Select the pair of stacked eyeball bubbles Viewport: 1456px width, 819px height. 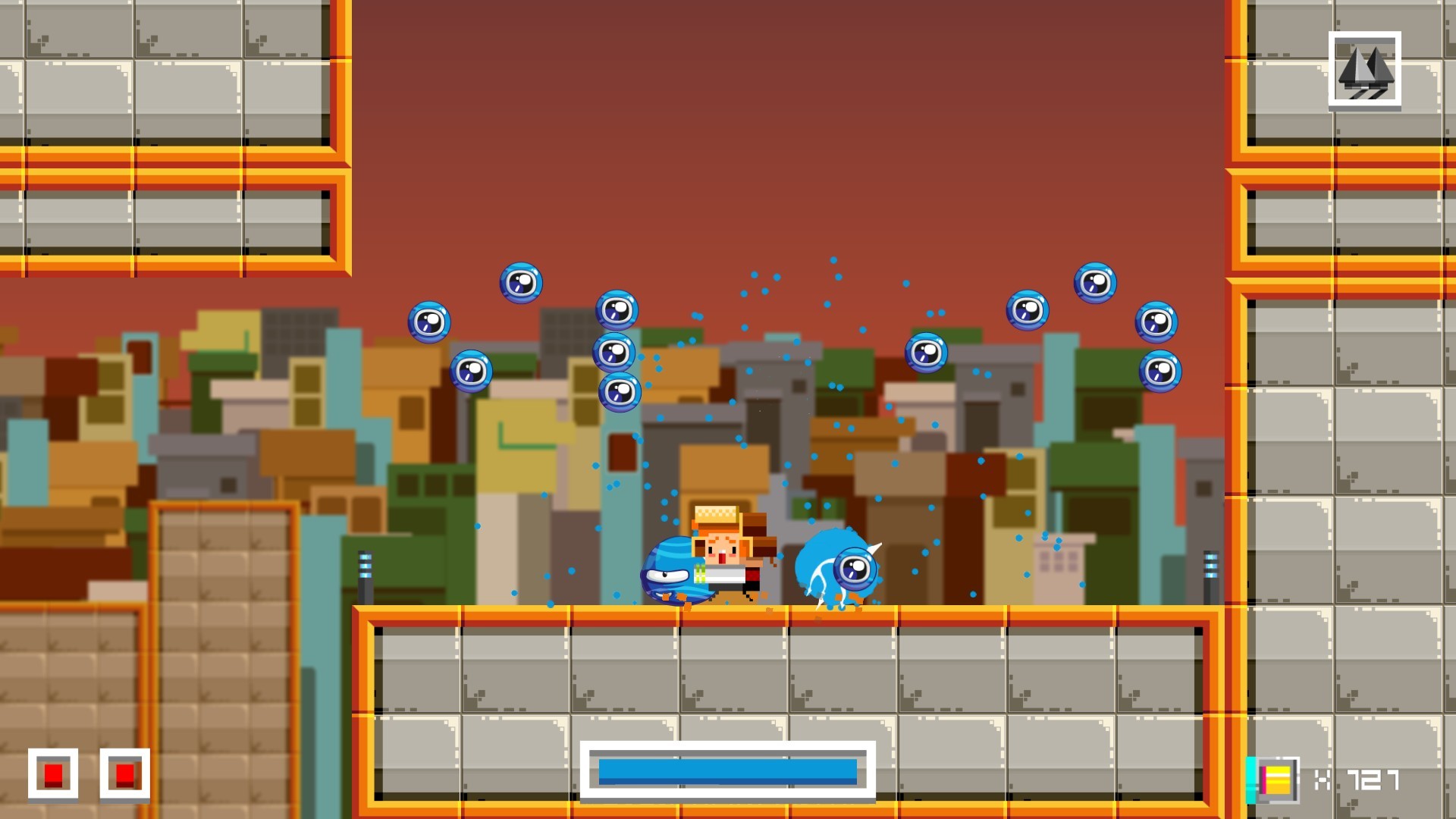point(614,372)
